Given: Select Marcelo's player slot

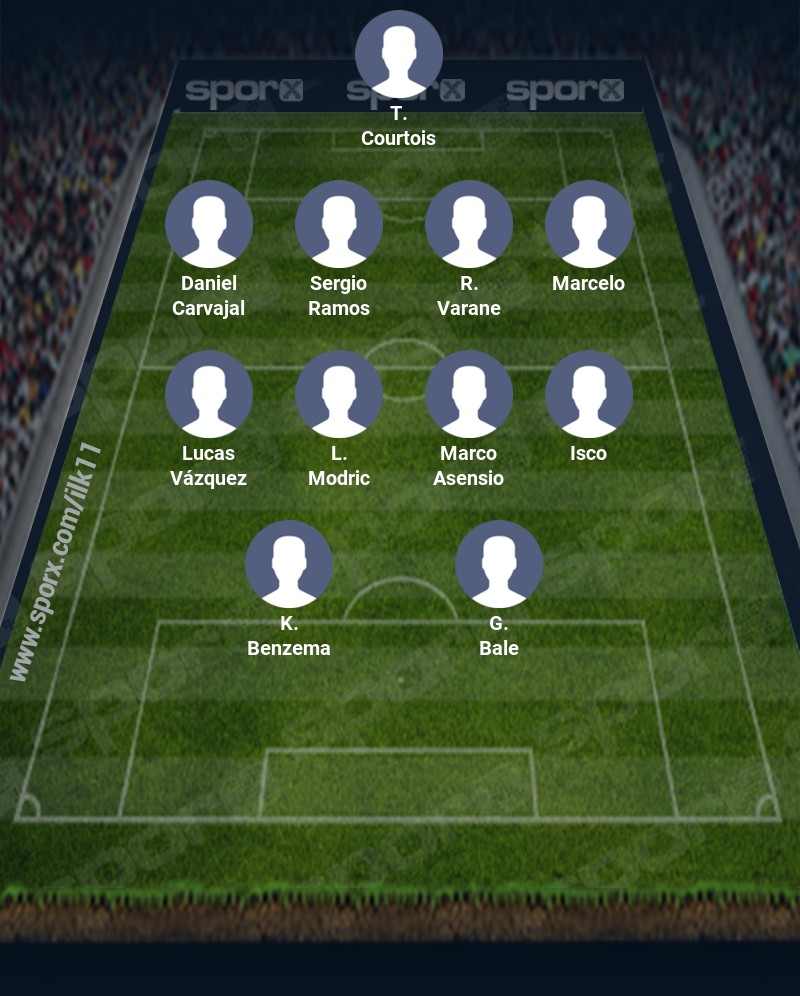Looking at the screenshot, I should tap(589, 224).
